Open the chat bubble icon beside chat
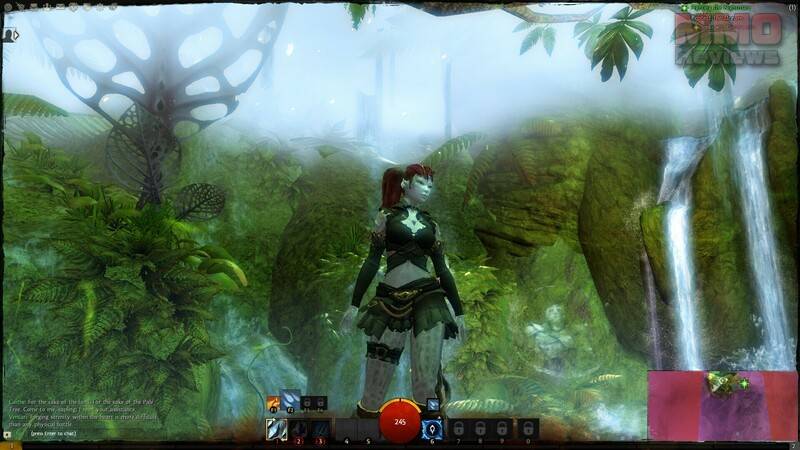The width and height of the screenshot is (800, 450). (8, 435)
